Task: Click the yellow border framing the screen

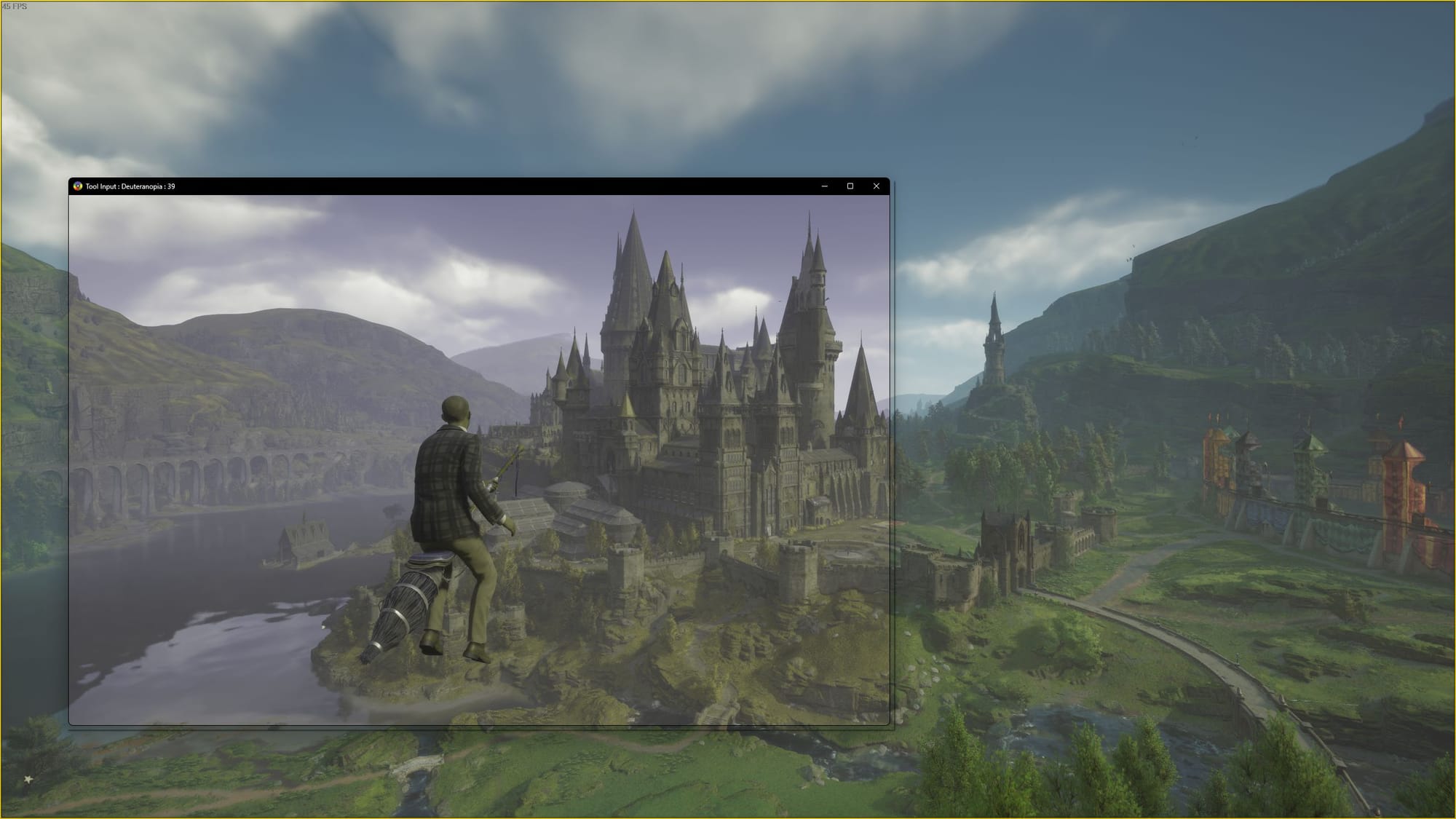Action: tap(728, 2)
